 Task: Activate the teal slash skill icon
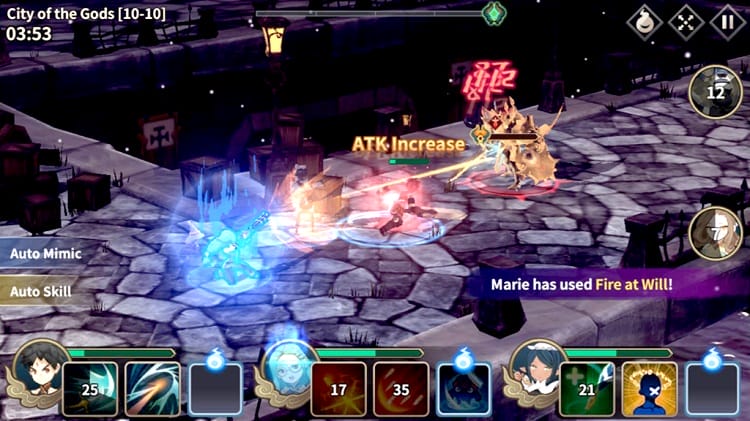point(152,389)
